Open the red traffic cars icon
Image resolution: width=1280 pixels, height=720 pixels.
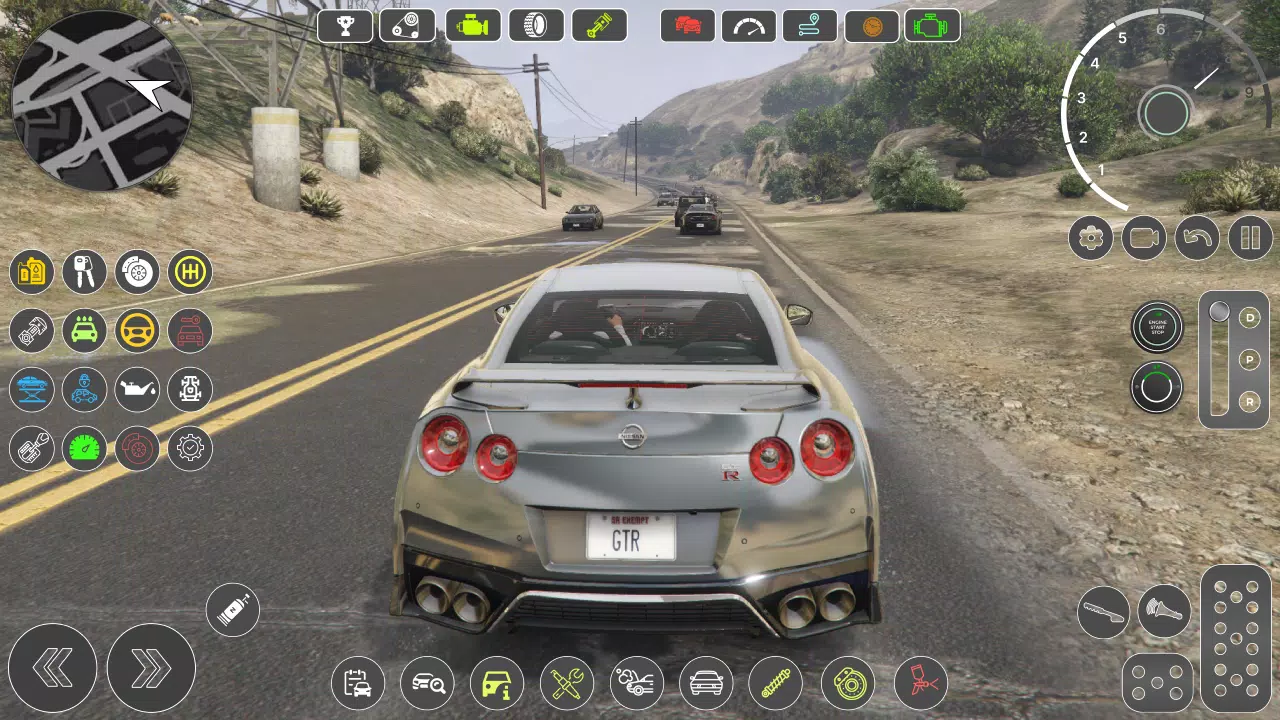tap(687, 25)
